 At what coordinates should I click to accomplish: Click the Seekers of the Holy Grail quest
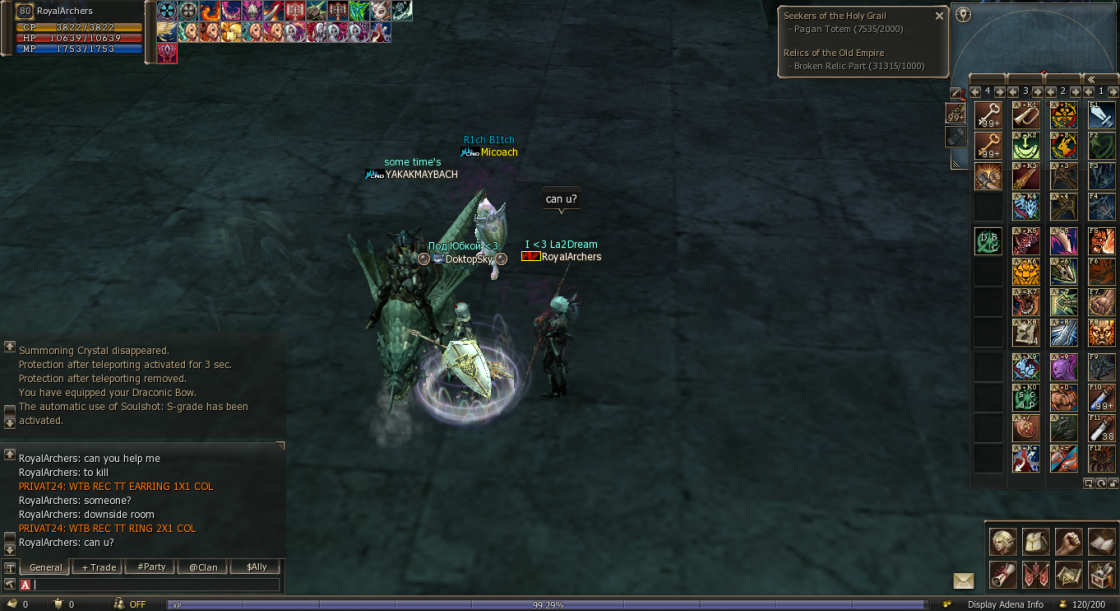coord(834,16)
